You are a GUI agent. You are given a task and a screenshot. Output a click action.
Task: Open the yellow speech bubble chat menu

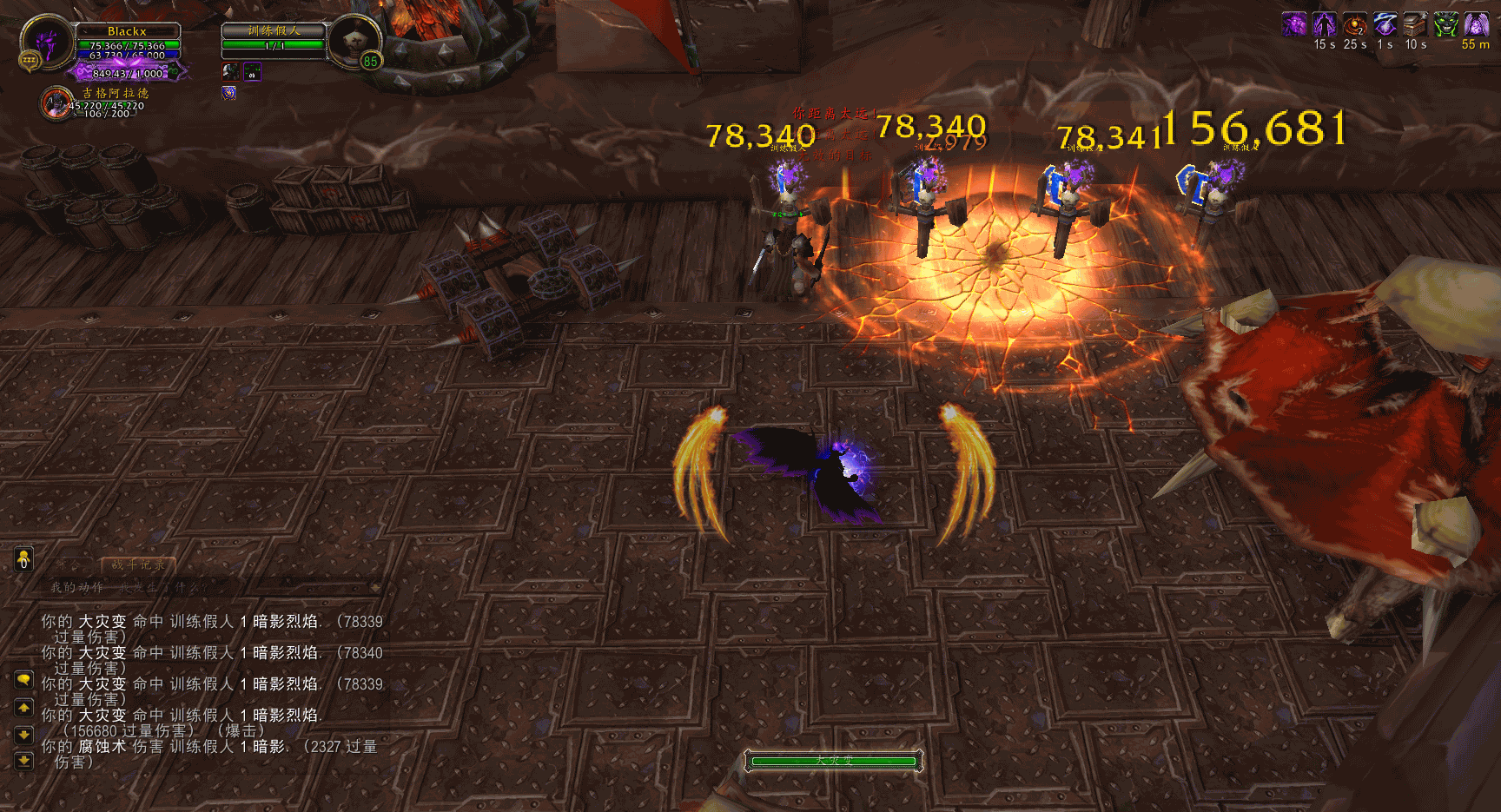24,679
